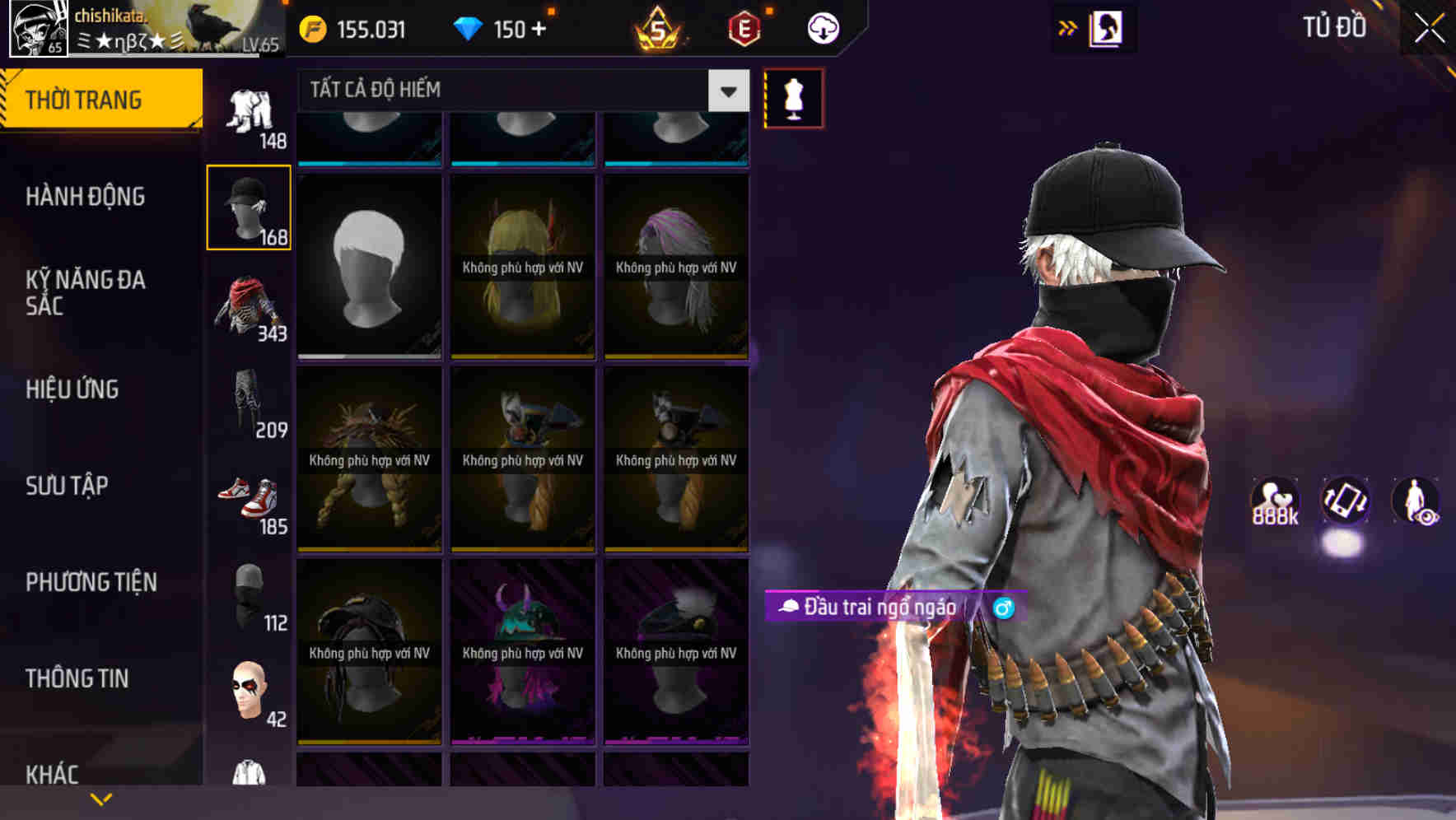The image size is (1456, 820).
Task: Click the mannequin preview icon
Action: (x=793, y=97)
